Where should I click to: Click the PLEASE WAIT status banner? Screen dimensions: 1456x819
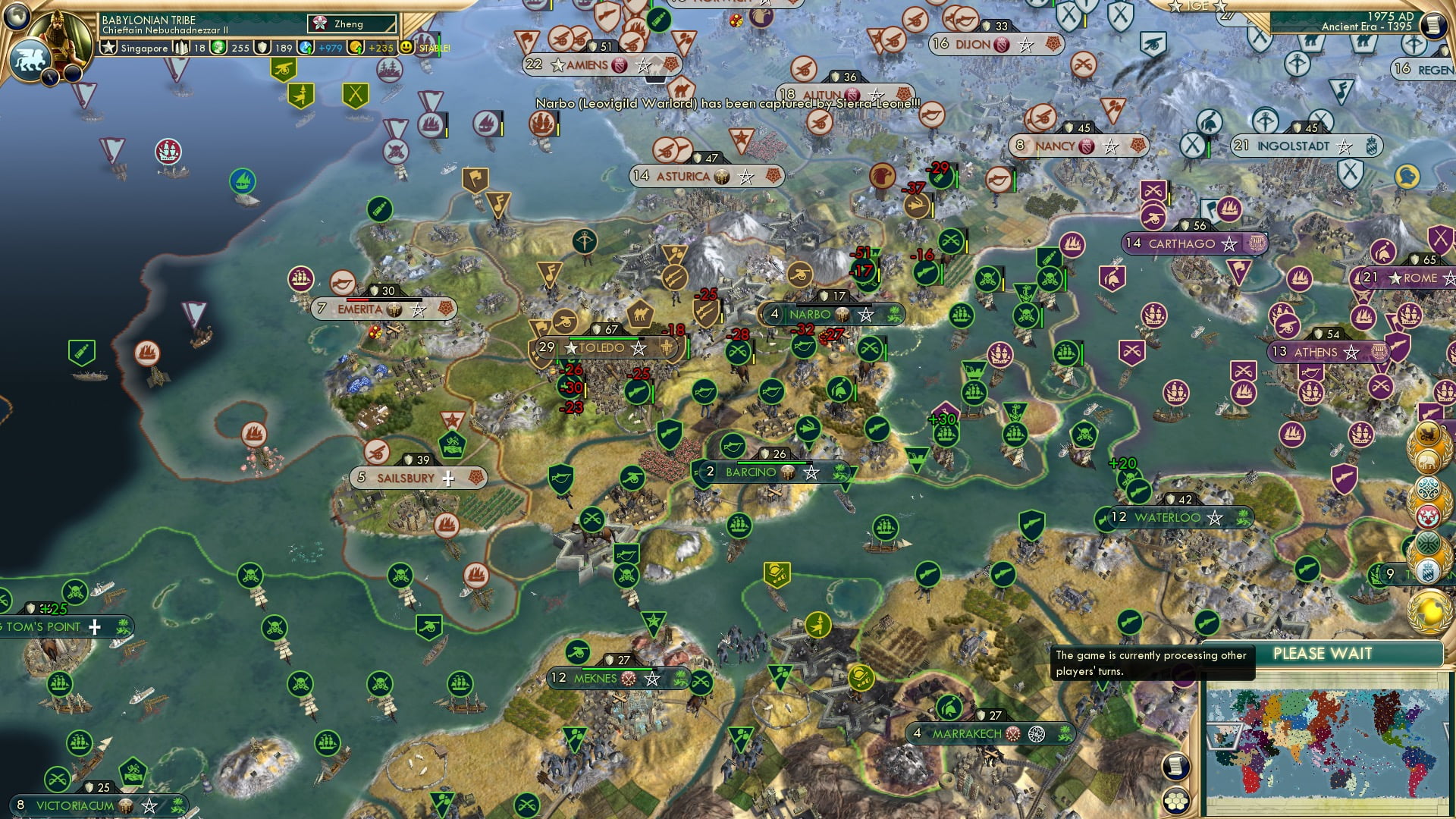pyautogui.click(x=1323, y=653)
